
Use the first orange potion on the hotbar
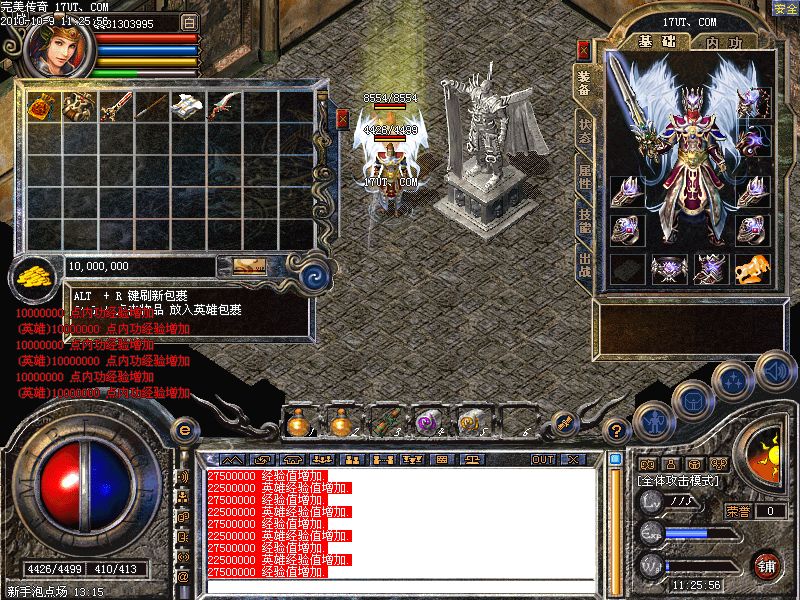click(297, 423)
